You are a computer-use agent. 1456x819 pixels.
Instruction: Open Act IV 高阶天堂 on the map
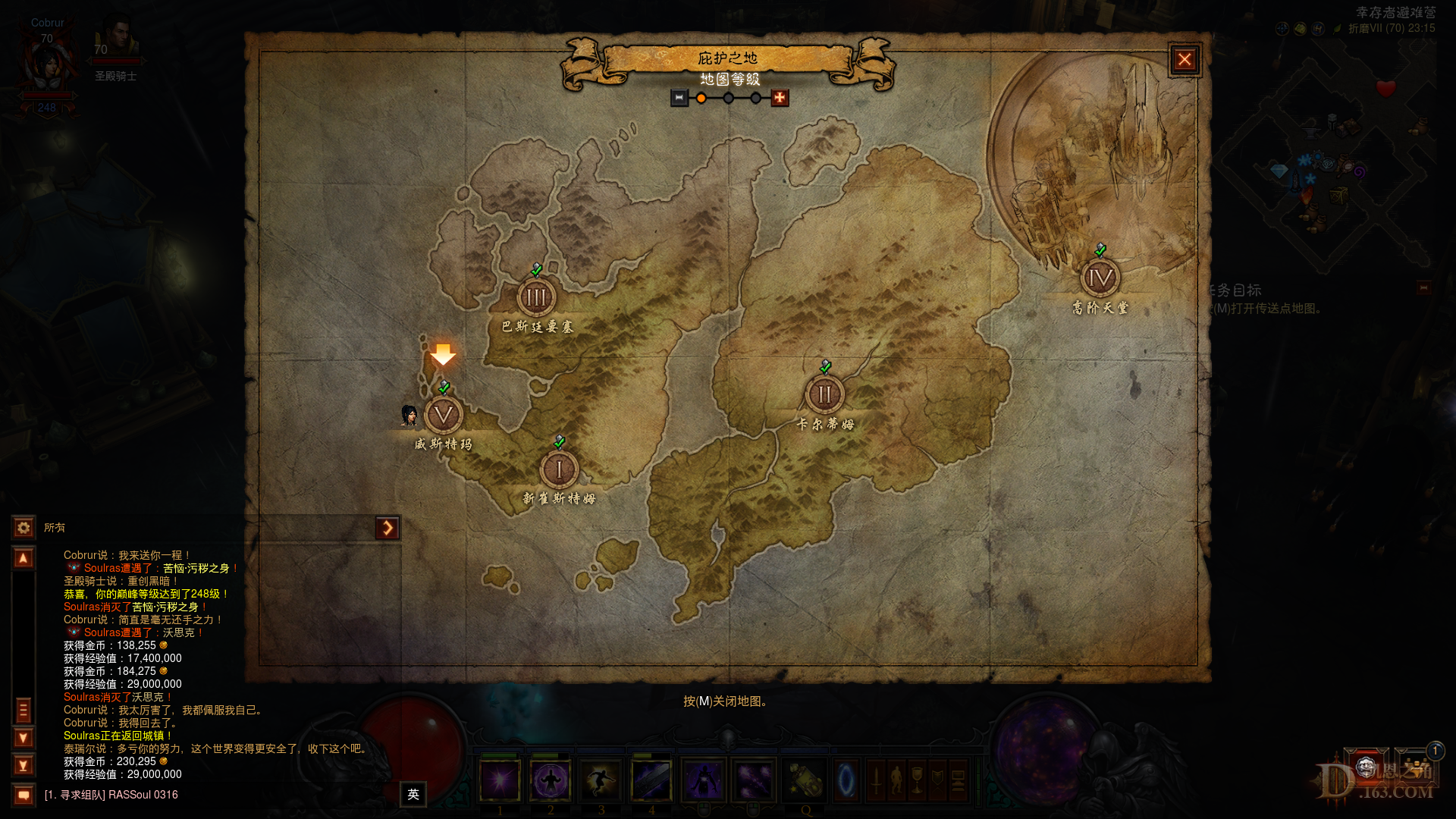pyautogui.click(x=1100, y=278)
